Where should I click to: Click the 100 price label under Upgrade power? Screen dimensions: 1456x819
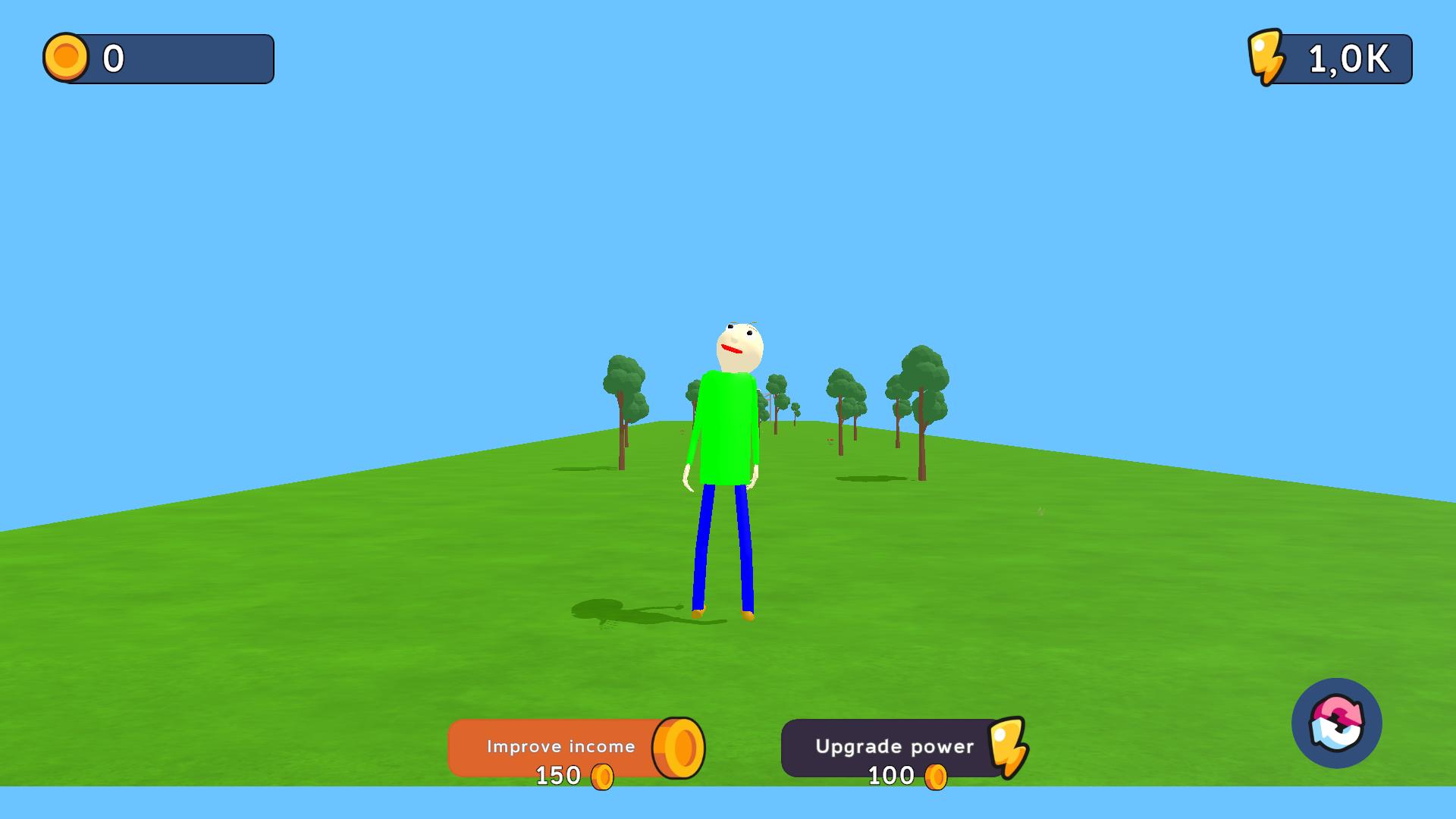pos(893,775)
